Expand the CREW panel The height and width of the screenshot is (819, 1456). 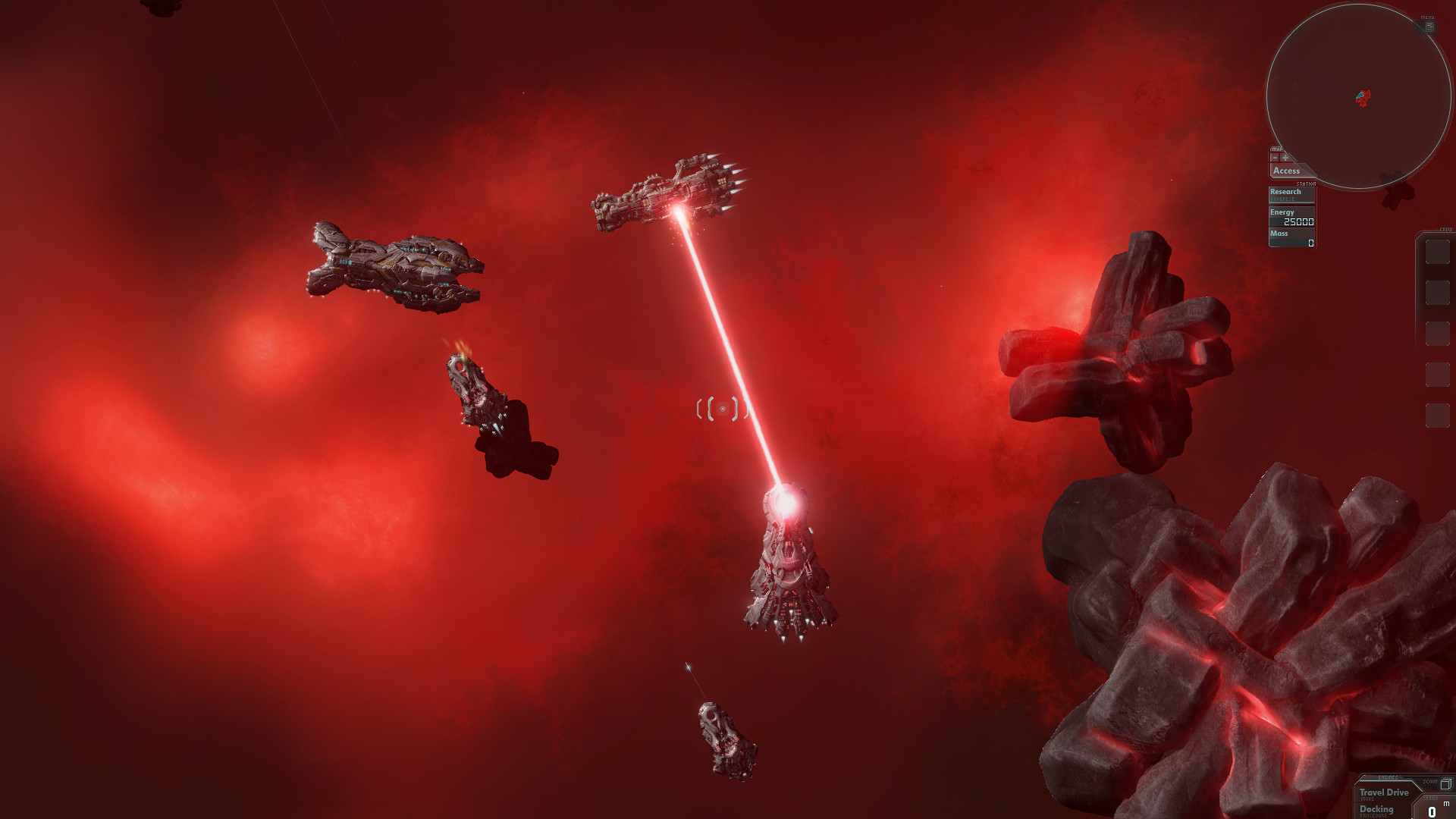(1446, 228)
